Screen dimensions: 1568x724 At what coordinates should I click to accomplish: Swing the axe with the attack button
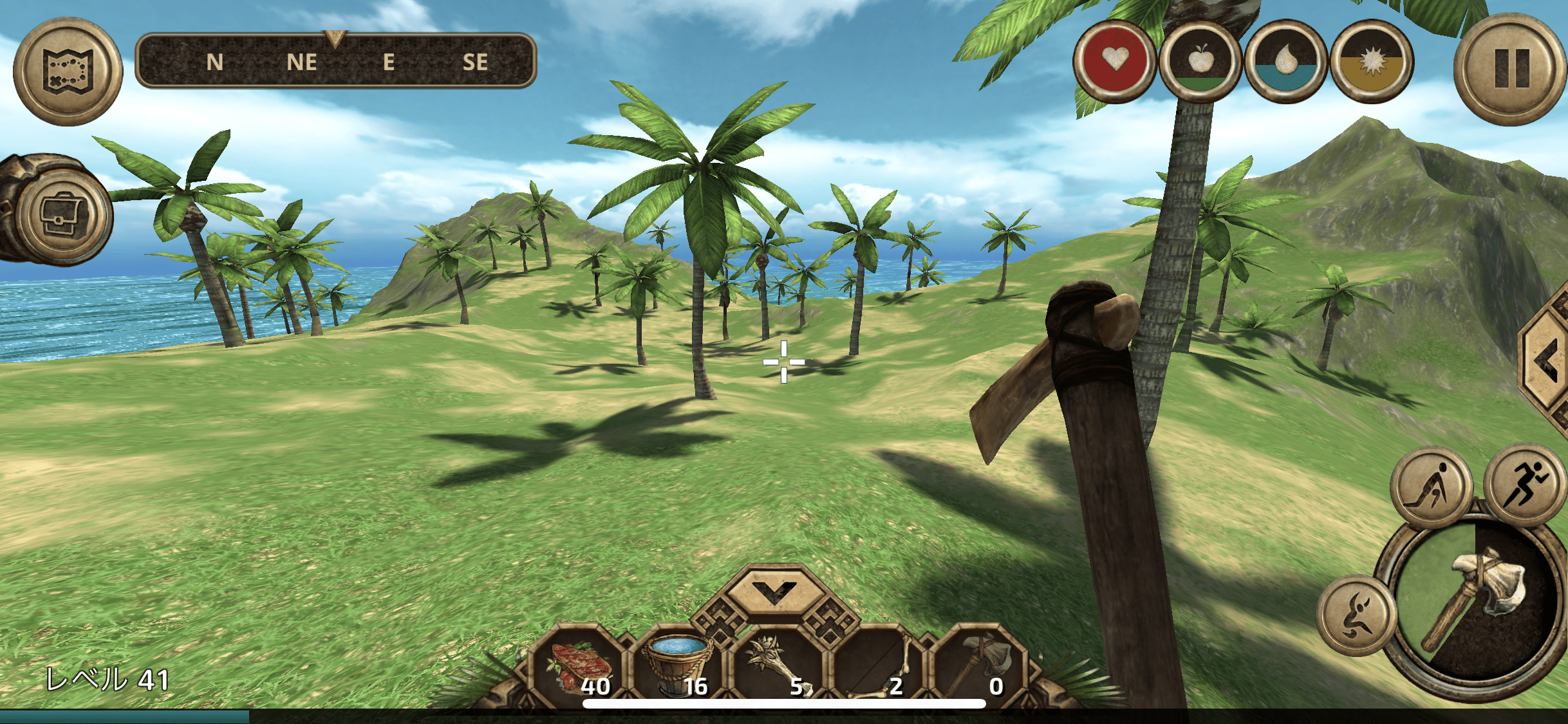tap(1473, 605)
